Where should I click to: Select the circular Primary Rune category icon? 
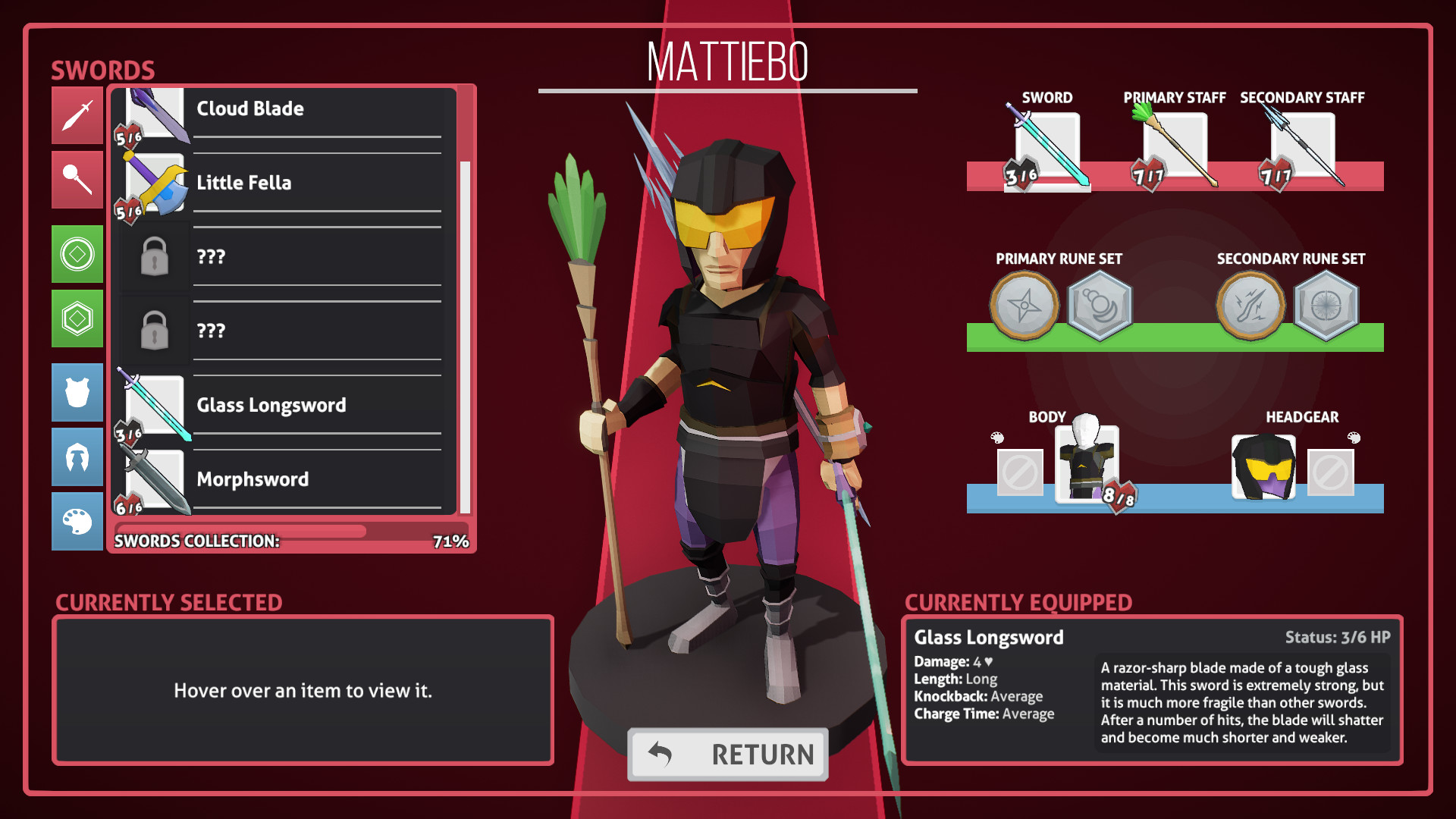(x=77, y=254)
